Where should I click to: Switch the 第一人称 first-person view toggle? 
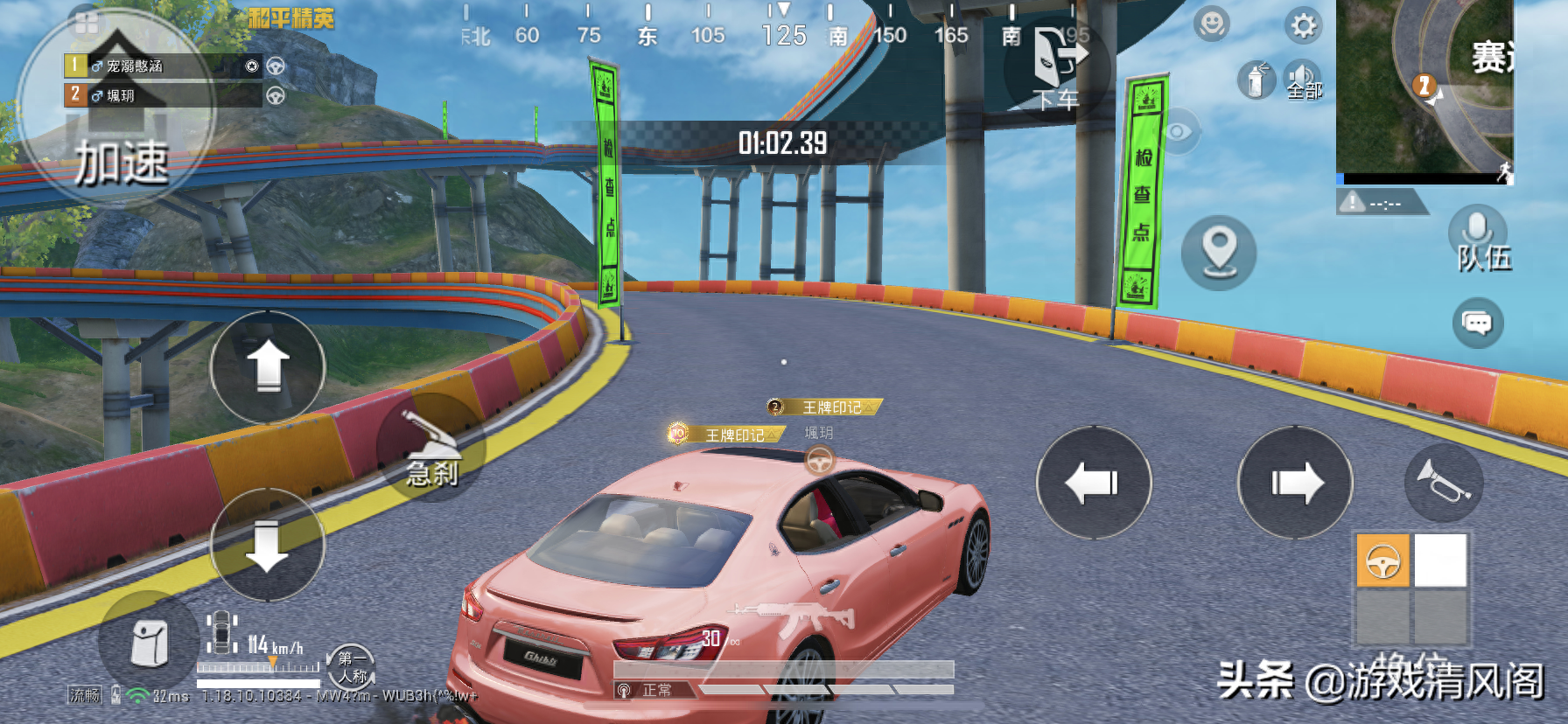click(352, 667)
